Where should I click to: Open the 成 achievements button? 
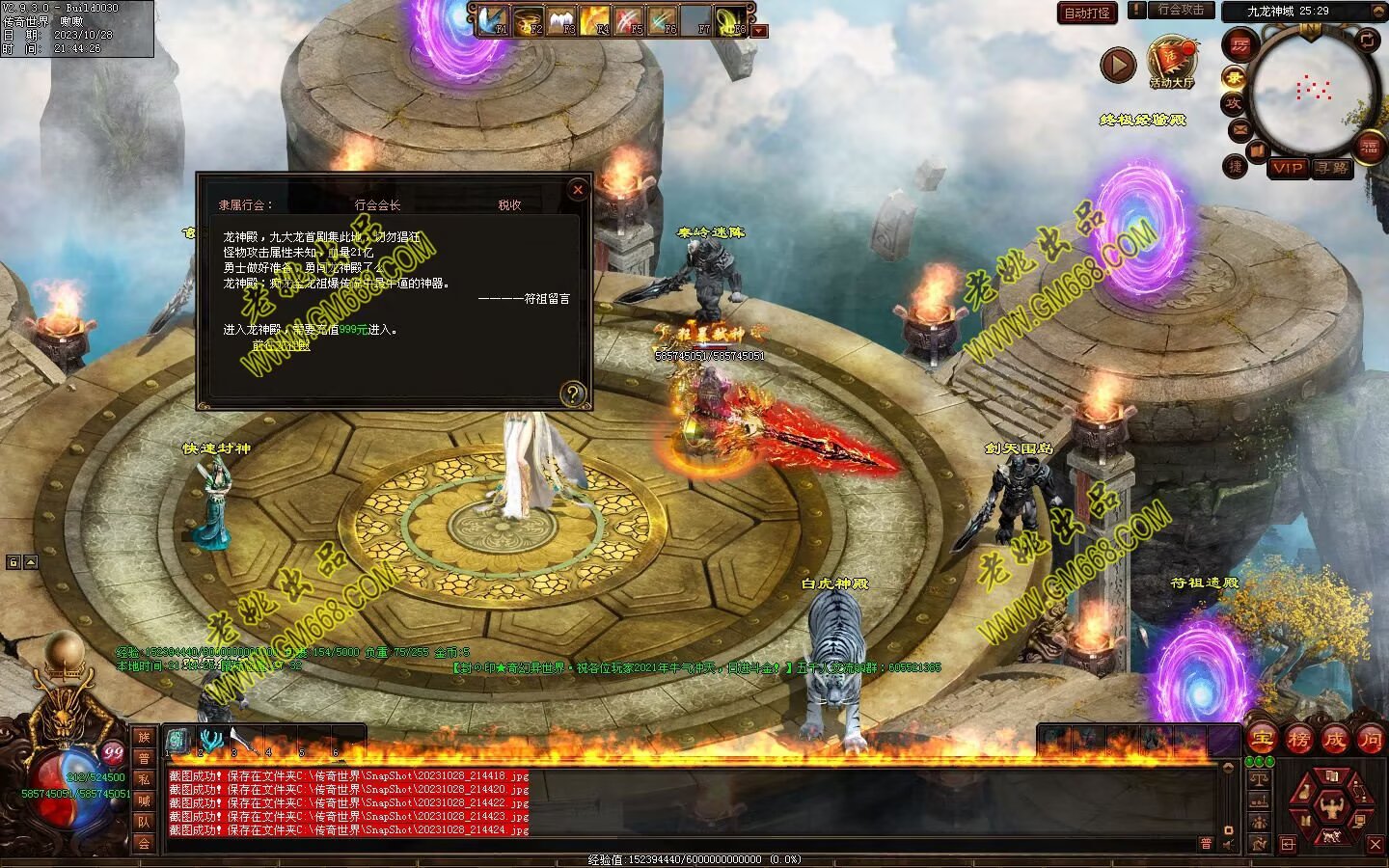coord(1334,740)
